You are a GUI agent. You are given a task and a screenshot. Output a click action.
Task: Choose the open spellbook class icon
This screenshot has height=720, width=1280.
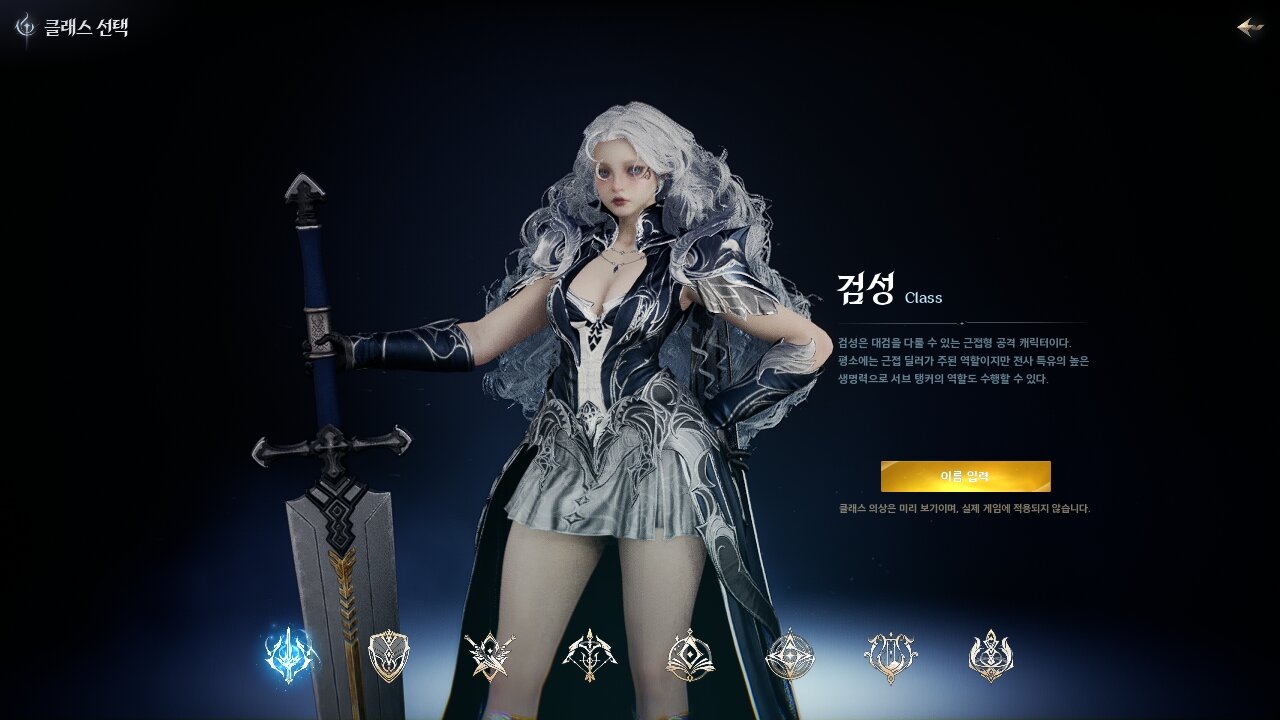(x=690, y=656)
